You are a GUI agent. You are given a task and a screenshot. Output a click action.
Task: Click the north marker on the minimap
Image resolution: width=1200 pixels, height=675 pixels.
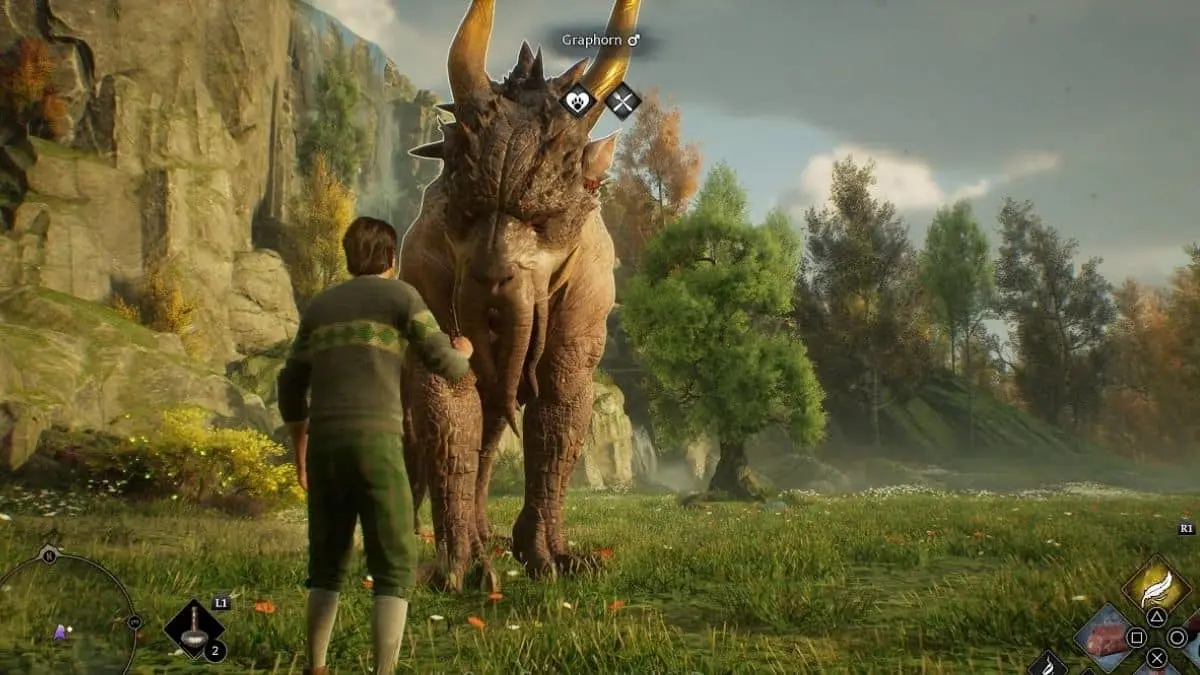(48, 556)
